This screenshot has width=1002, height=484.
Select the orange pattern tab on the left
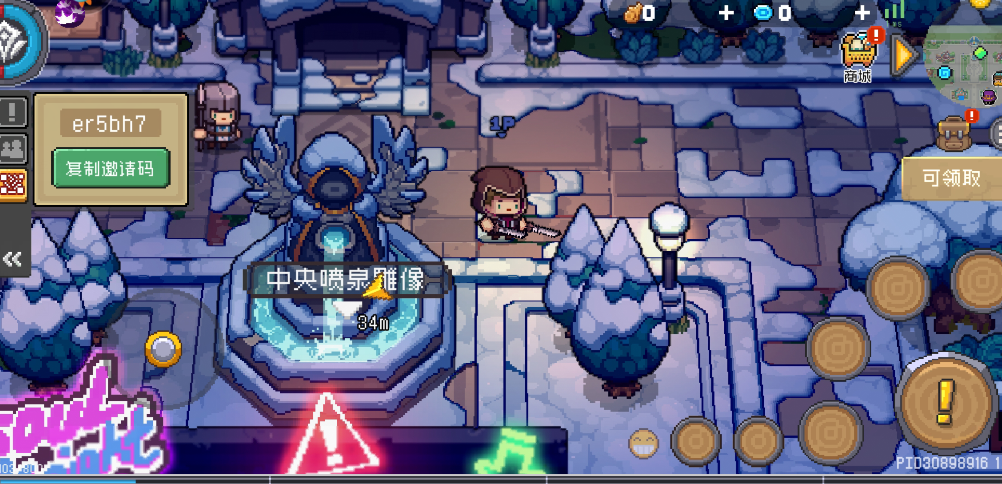(13, 184)
